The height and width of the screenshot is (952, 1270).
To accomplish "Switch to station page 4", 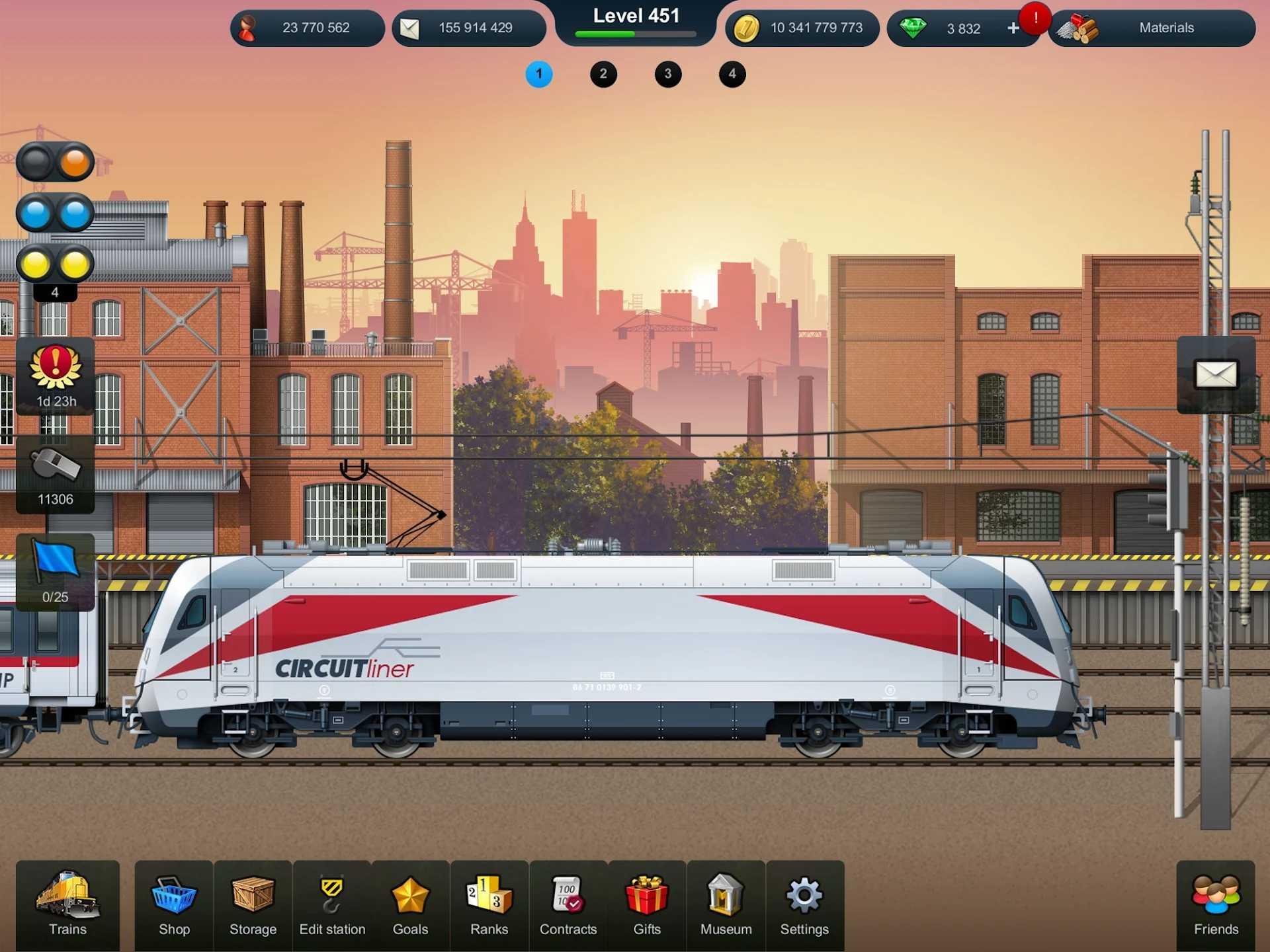I will tap(732, 74).
